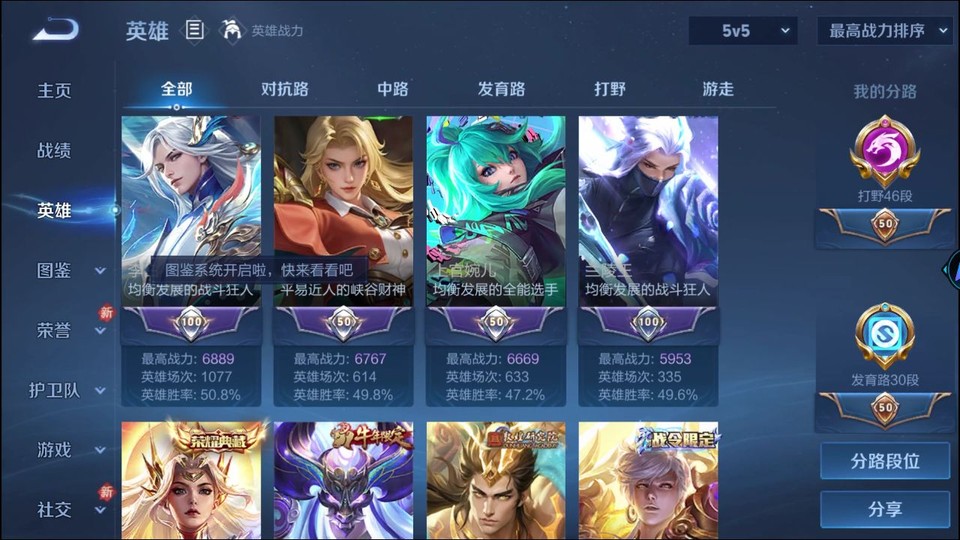Show 中路 heroes tab
960x540 pixels.
(393, 89)
